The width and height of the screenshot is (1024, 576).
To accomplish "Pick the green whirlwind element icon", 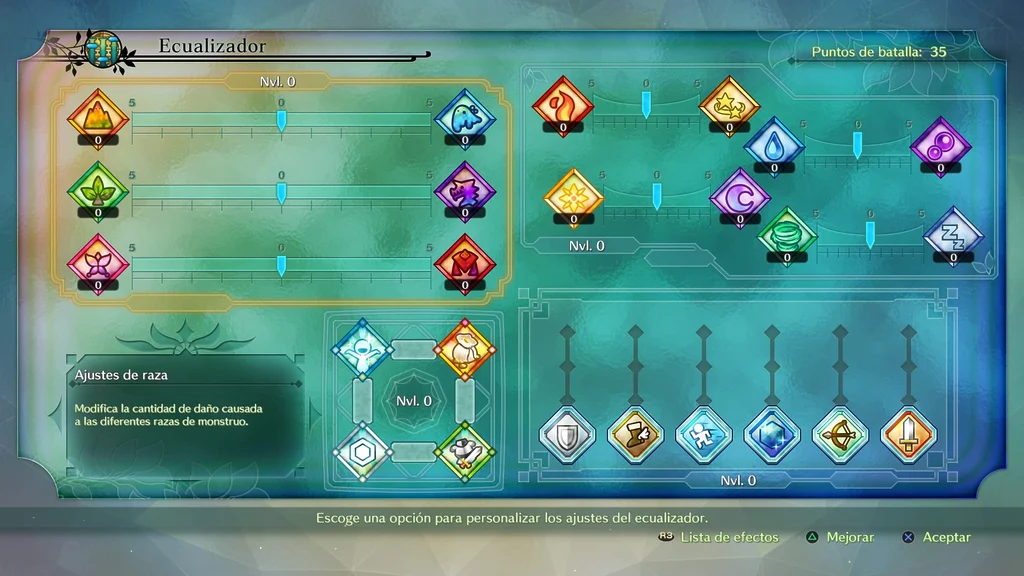I will click(x=787, y=235).
